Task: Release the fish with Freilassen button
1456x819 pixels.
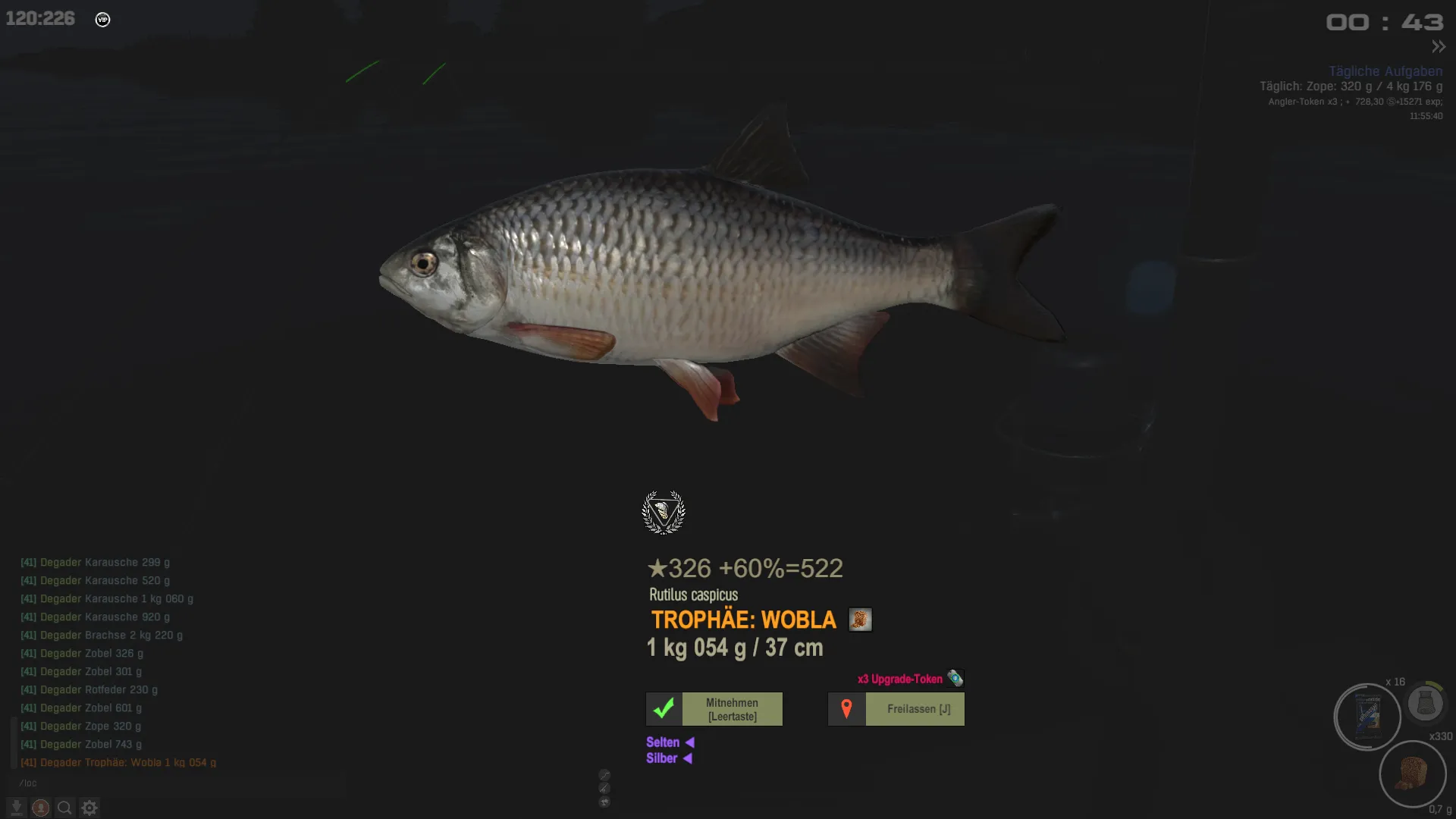Action: click(896, 709)
